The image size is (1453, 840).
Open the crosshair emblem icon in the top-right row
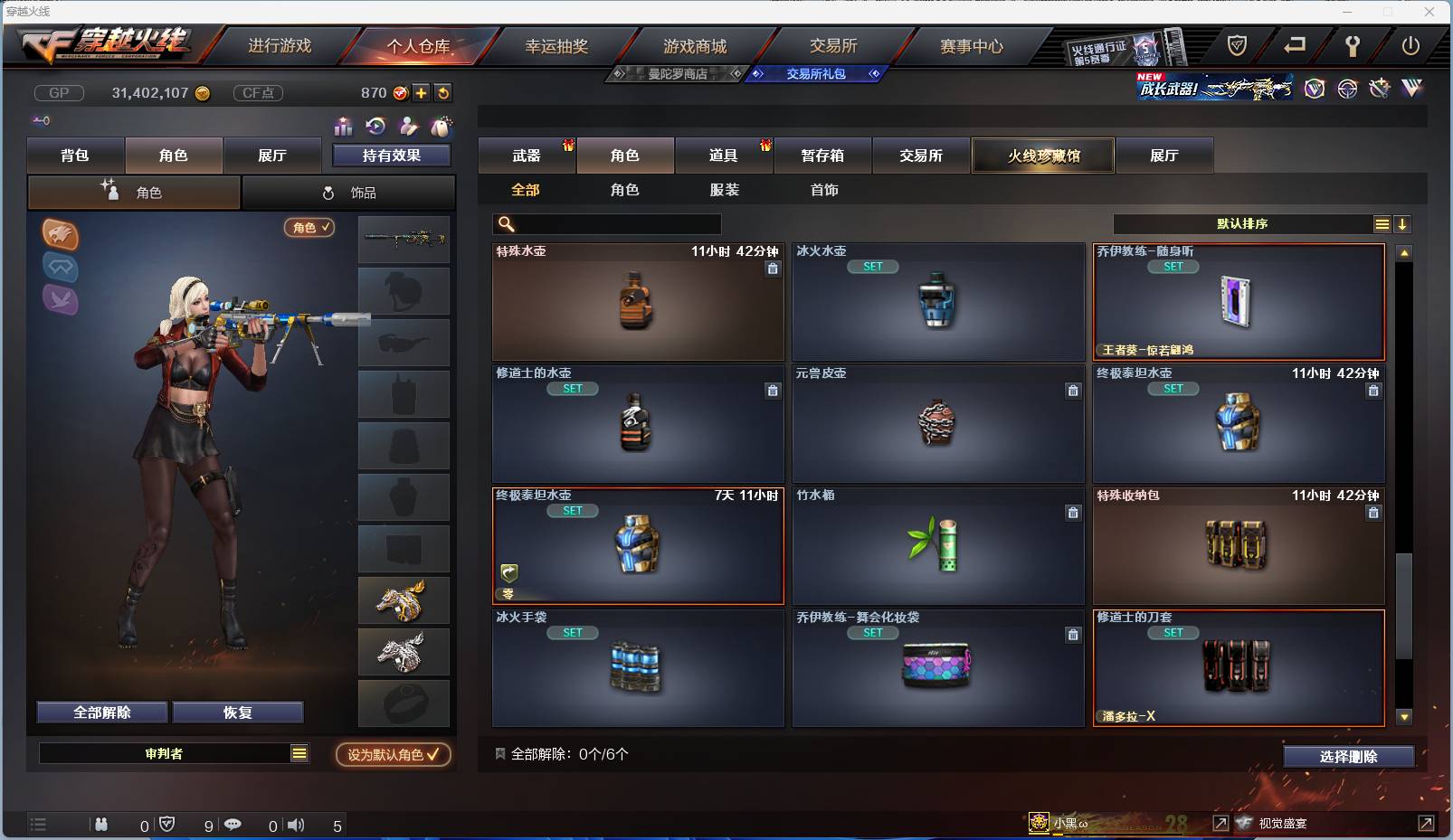point(1348,90)
